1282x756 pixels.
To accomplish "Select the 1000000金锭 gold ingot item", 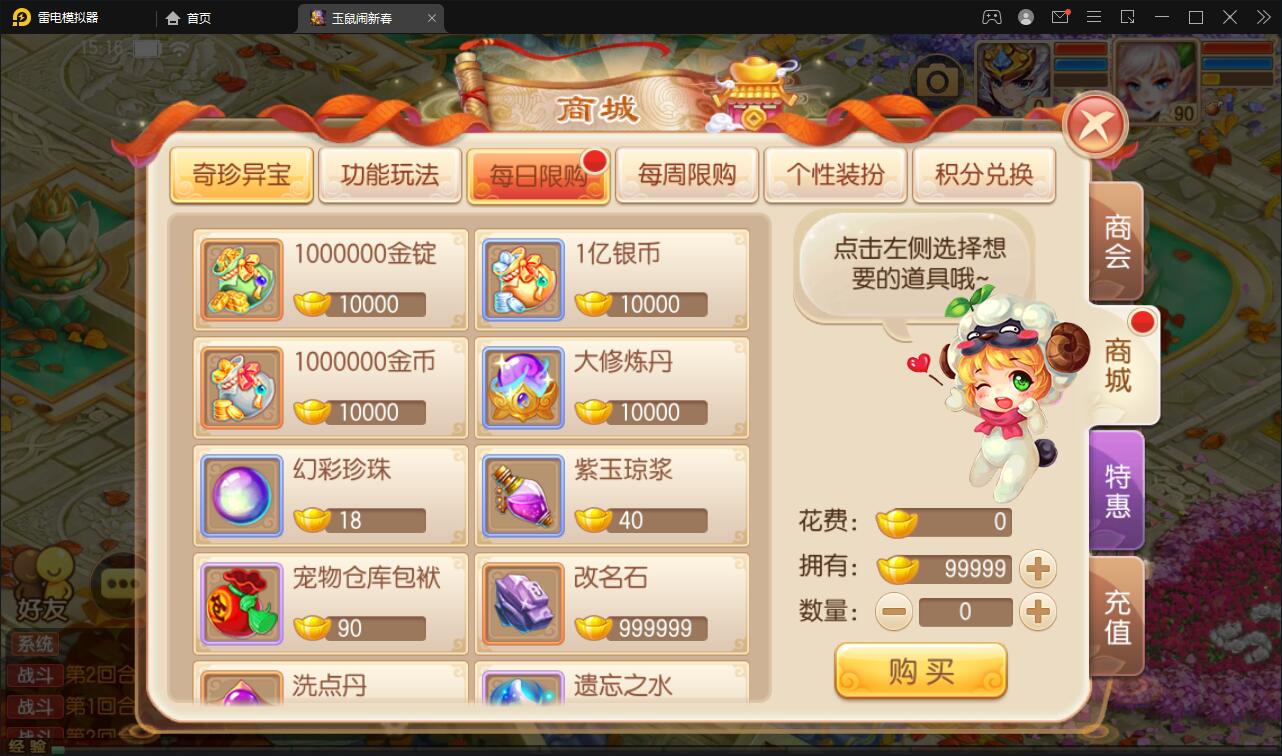I will pyautogui.click(x=330, y=279).
